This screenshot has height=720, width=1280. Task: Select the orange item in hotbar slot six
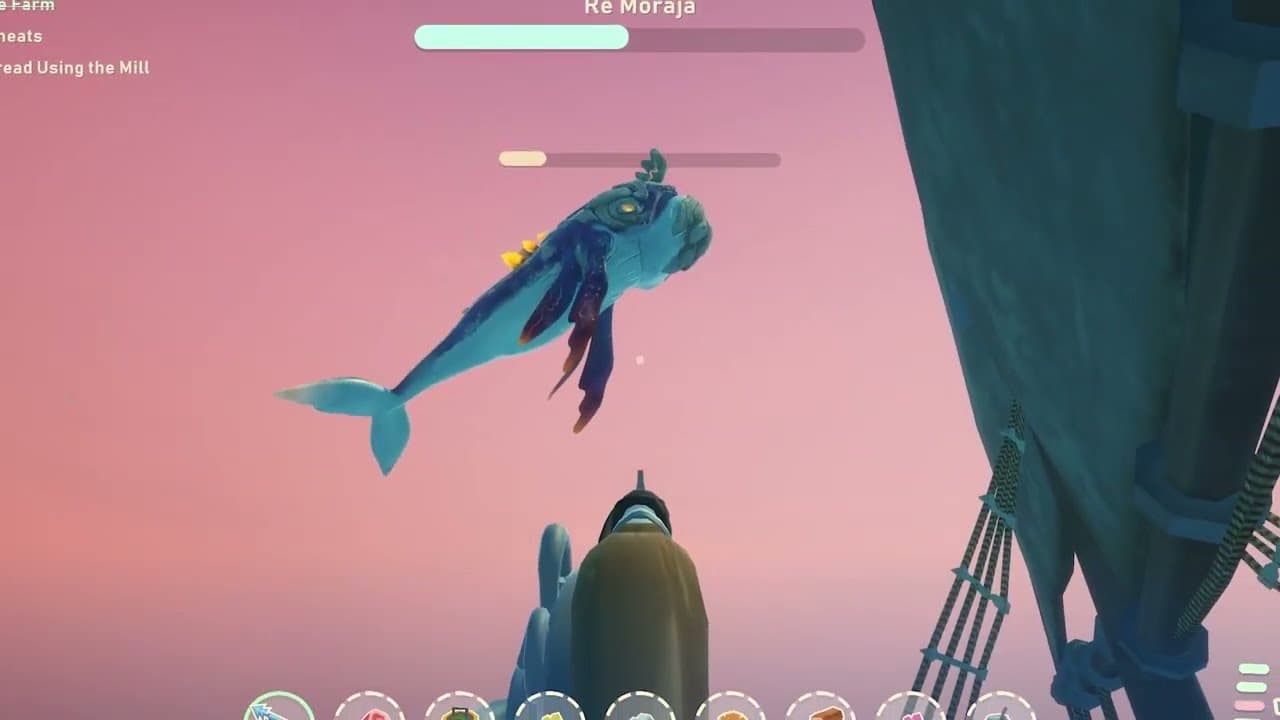tap(733, 714)
